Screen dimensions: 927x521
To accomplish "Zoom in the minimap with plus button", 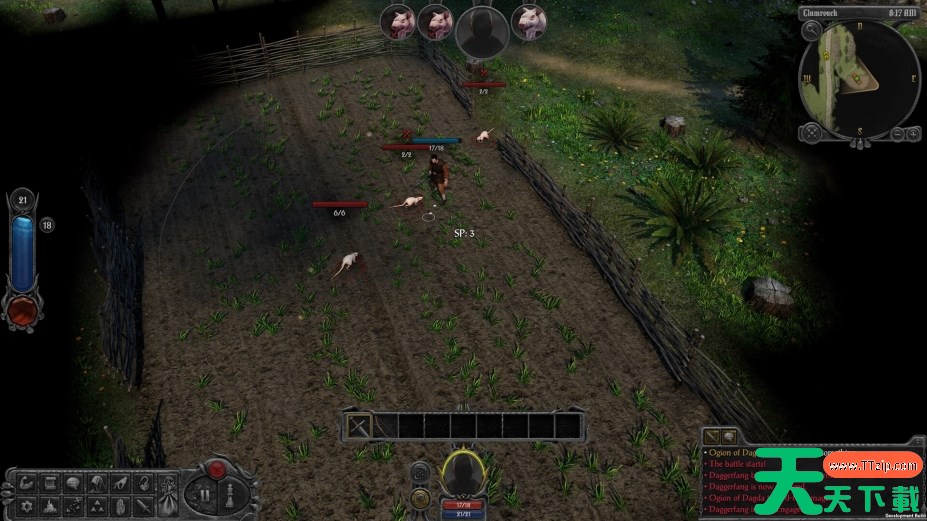I will pyautogui.click(x=912, y=133).
